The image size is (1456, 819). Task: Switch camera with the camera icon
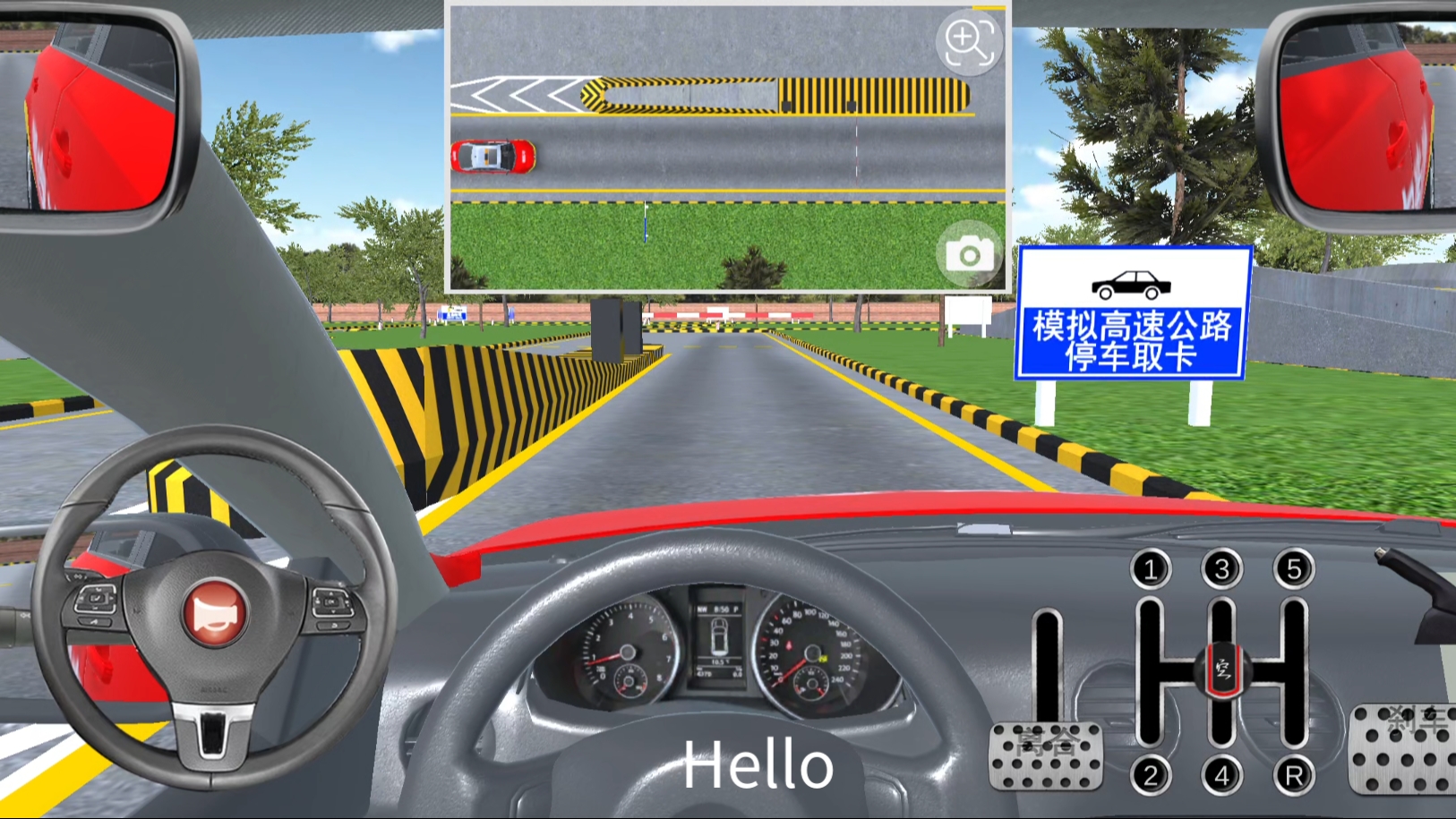969,255
